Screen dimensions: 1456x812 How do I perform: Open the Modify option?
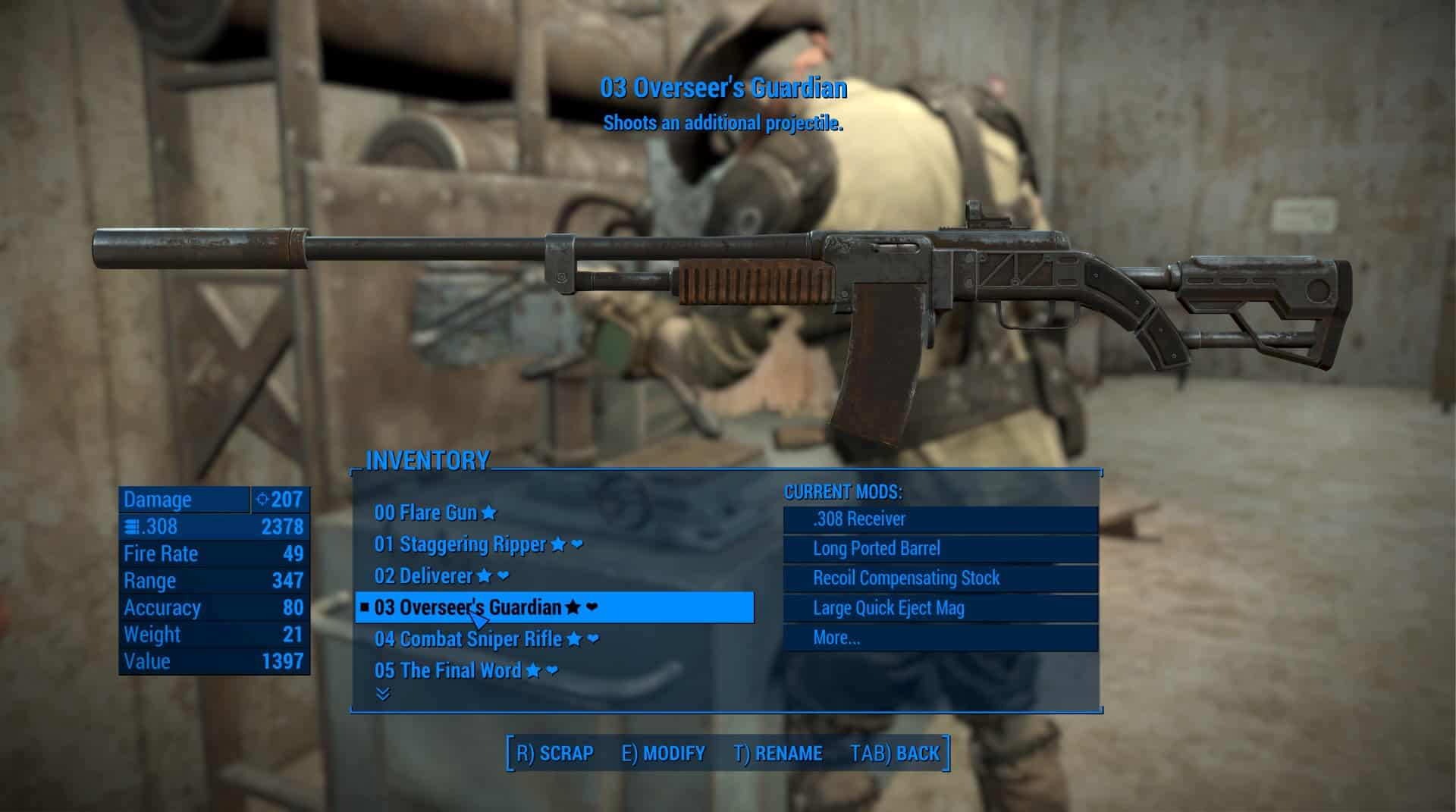point(664,754)
